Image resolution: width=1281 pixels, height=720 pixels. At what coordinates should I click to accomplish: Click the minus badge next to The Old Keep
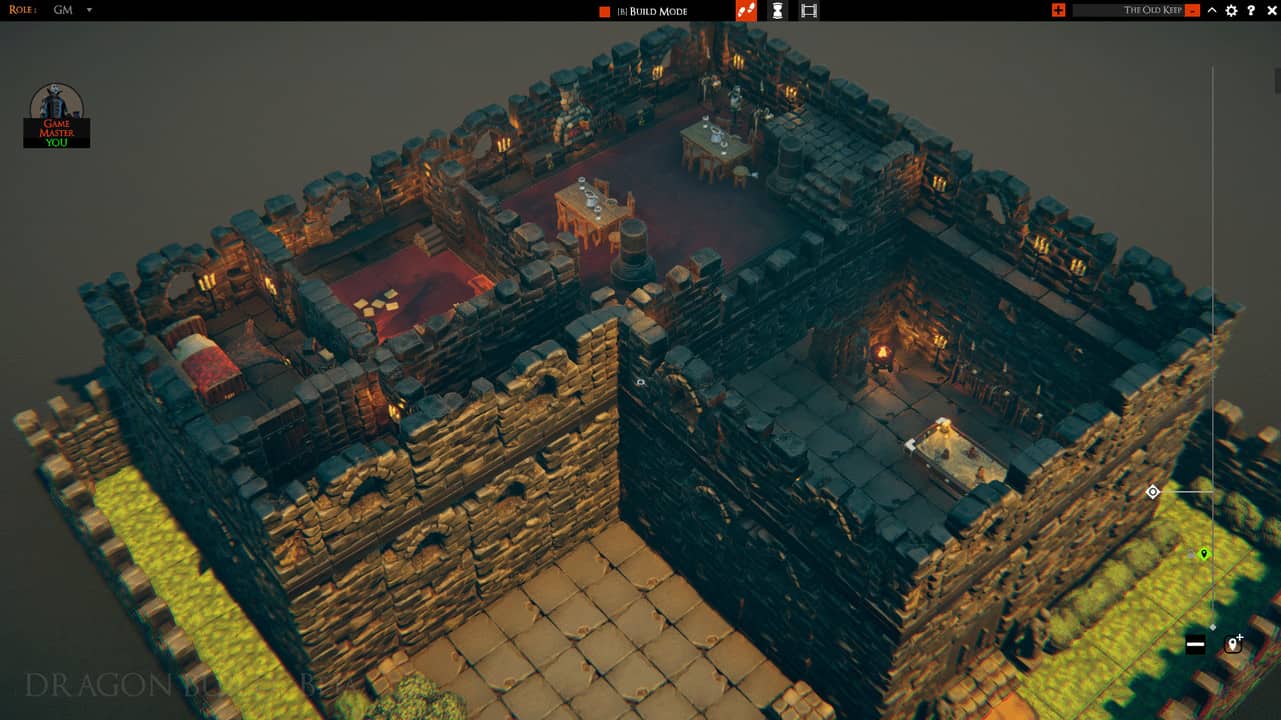pyautogui.click(x=1191, y=10)
